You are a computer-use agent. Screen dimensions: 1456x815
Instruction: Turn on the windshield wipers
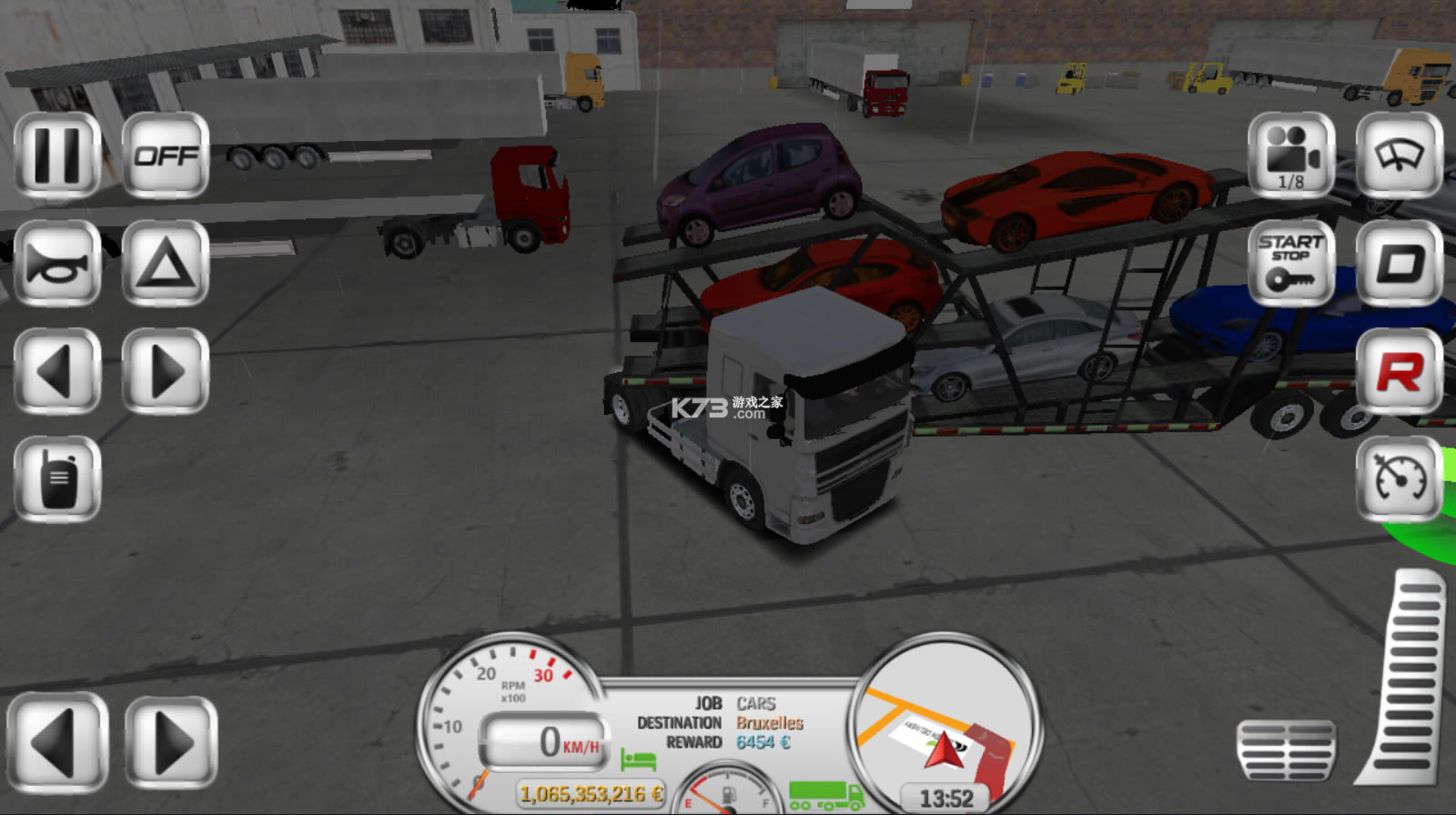1399,156
